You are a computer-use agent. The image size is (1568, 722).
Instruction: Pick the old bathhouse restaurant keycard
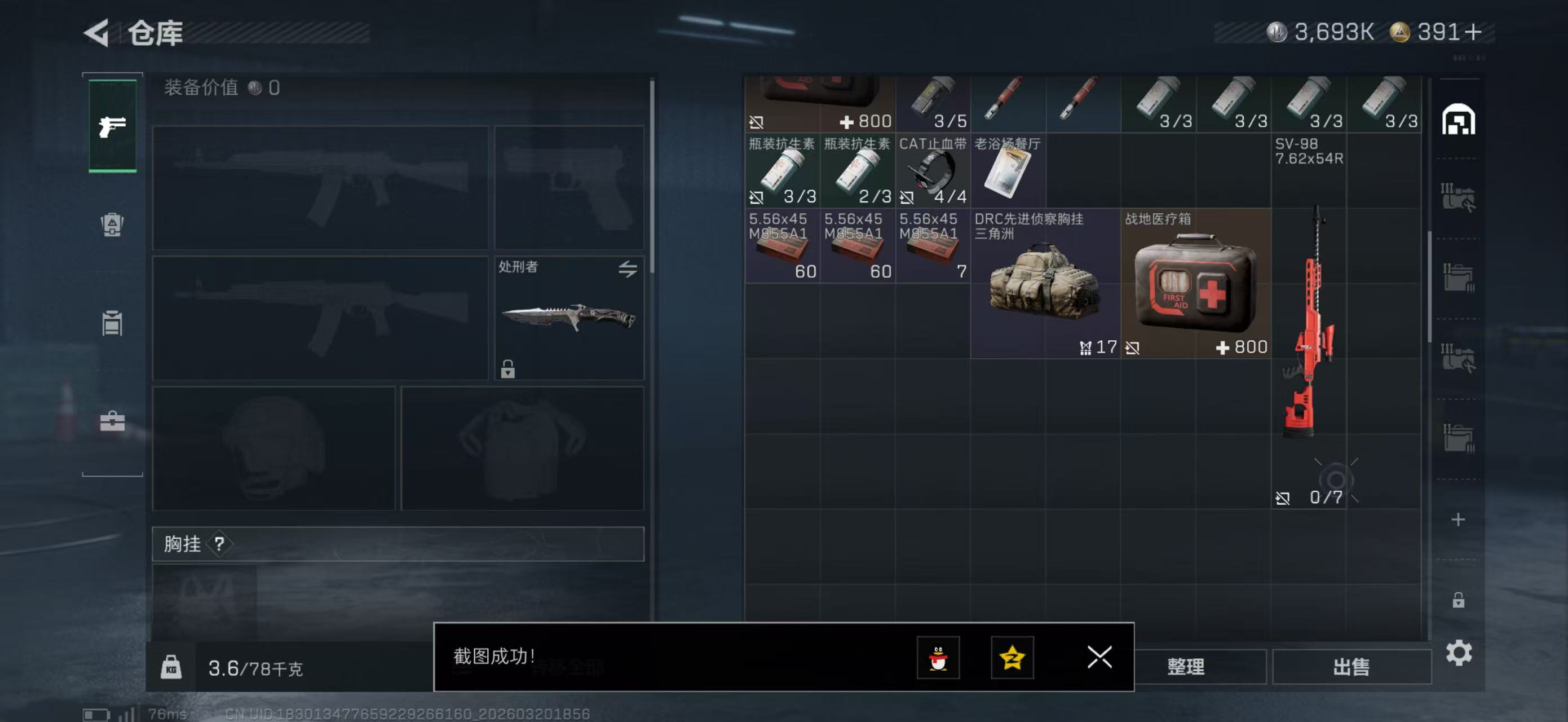1008,171
